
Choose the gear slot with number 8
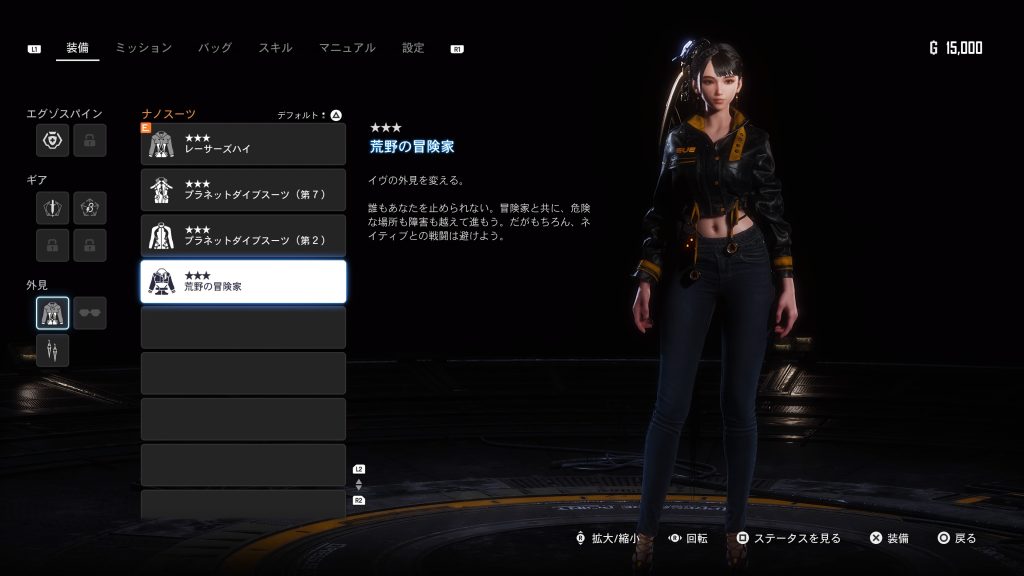(x=90, y=207)
